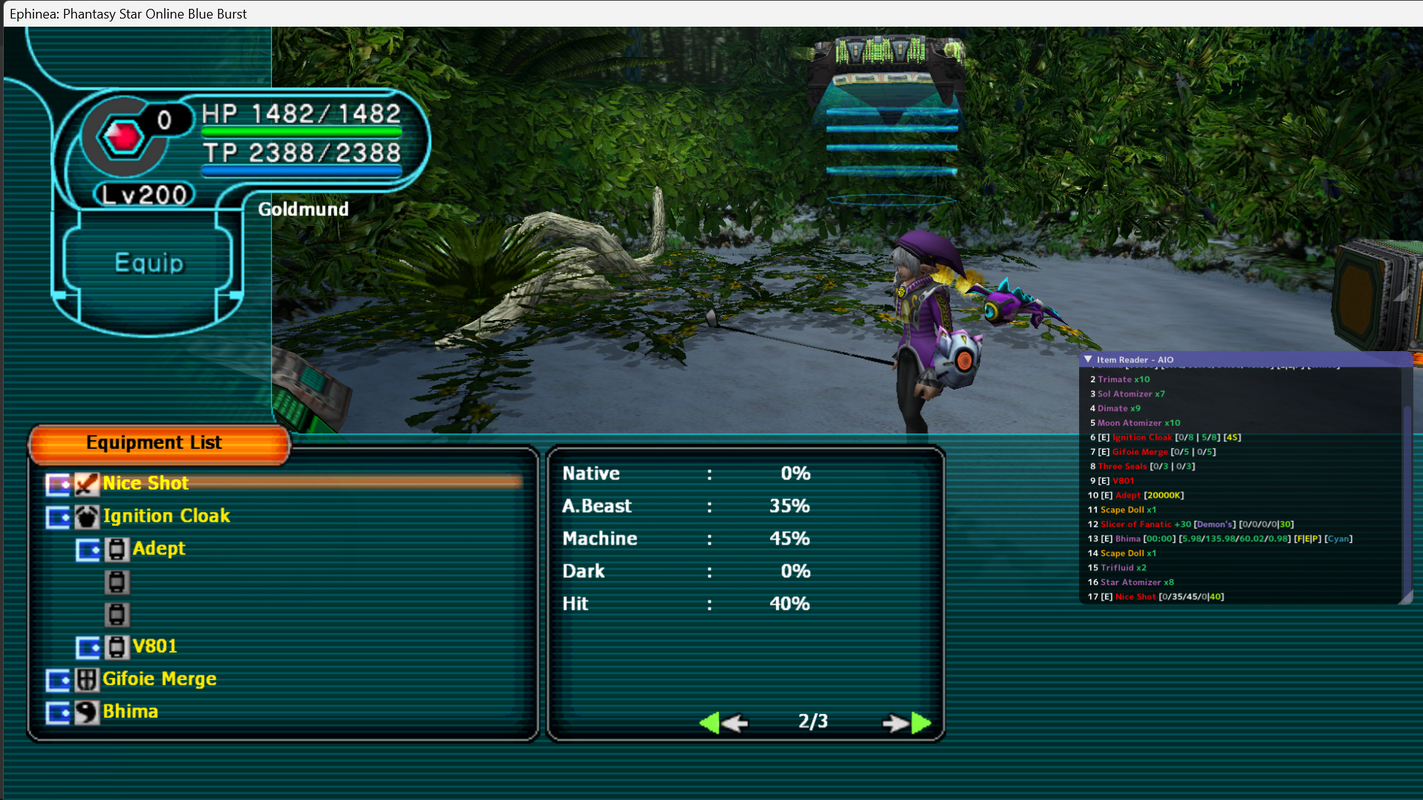The width and height of the screenshot is (1423, 800).
Task: Select Nice Shot in the equipment list
Action: pos(146,483)
